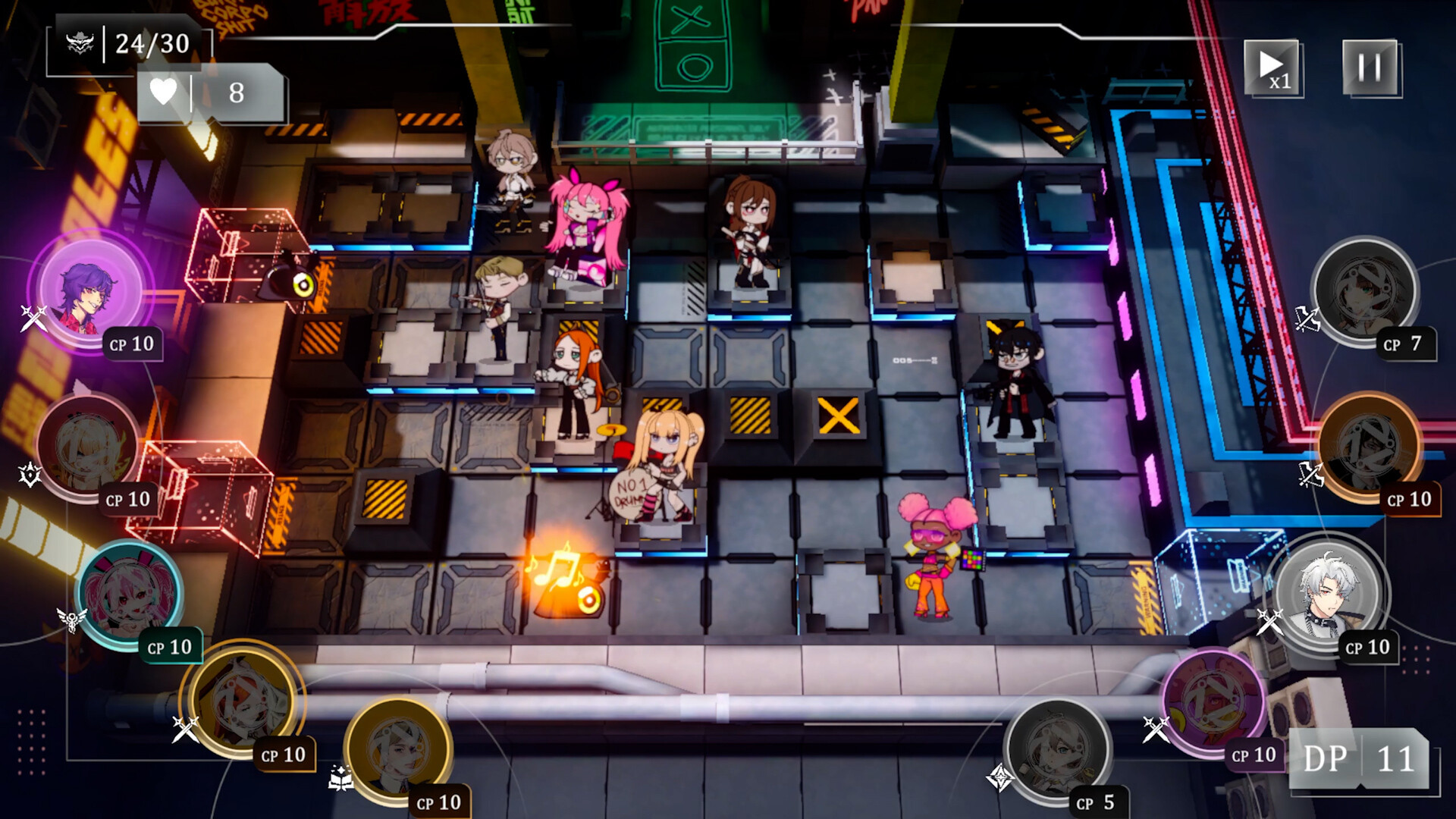The image size is (1456, 819).
Task: Click the shield crest icon next to the blonde portrait
Action: (28, 473)
